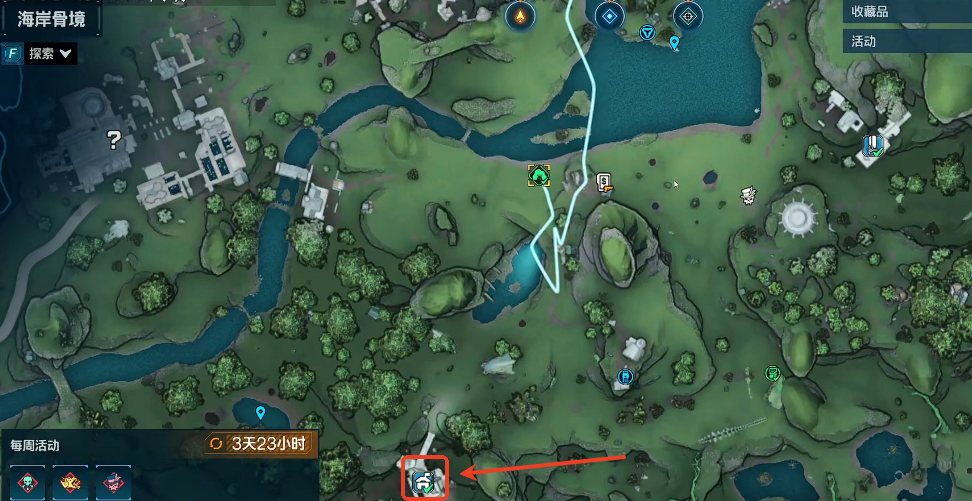Choose the hat skull weekly activity icon
Viewport: 972px width, 501px height.
(114, 482)
